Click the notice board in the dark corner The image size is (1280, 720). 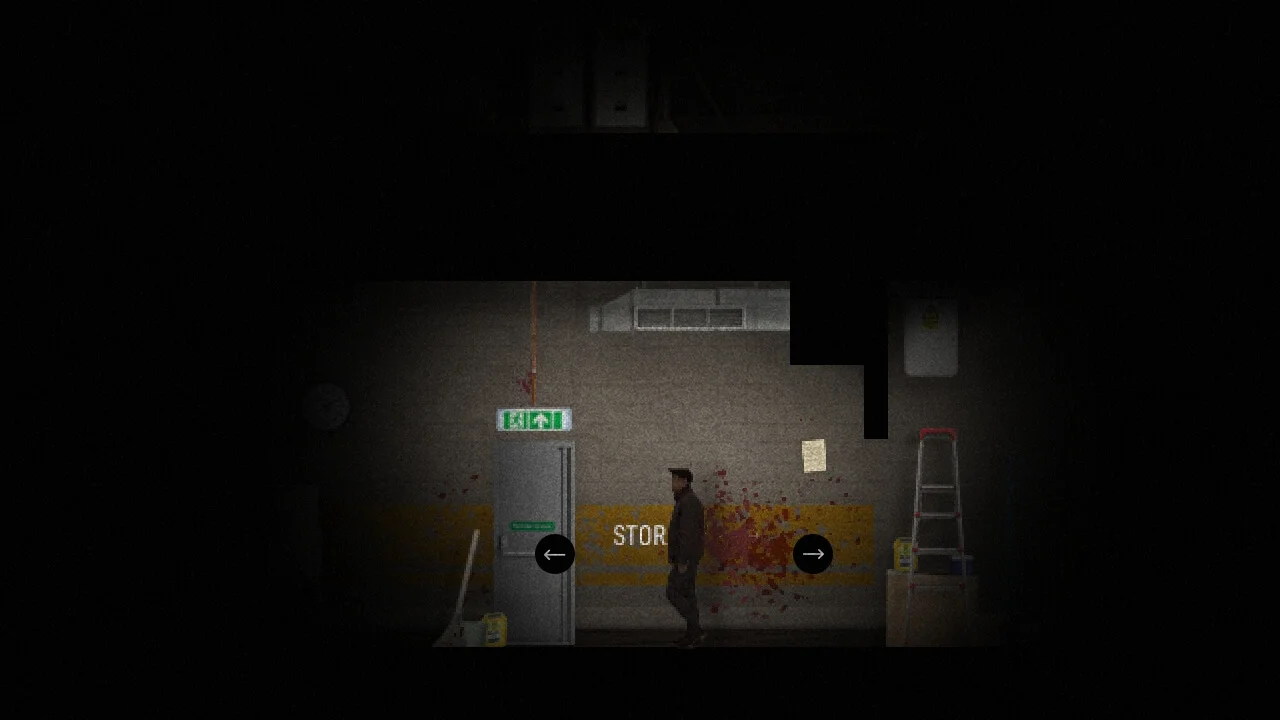(x=930, y=338)
